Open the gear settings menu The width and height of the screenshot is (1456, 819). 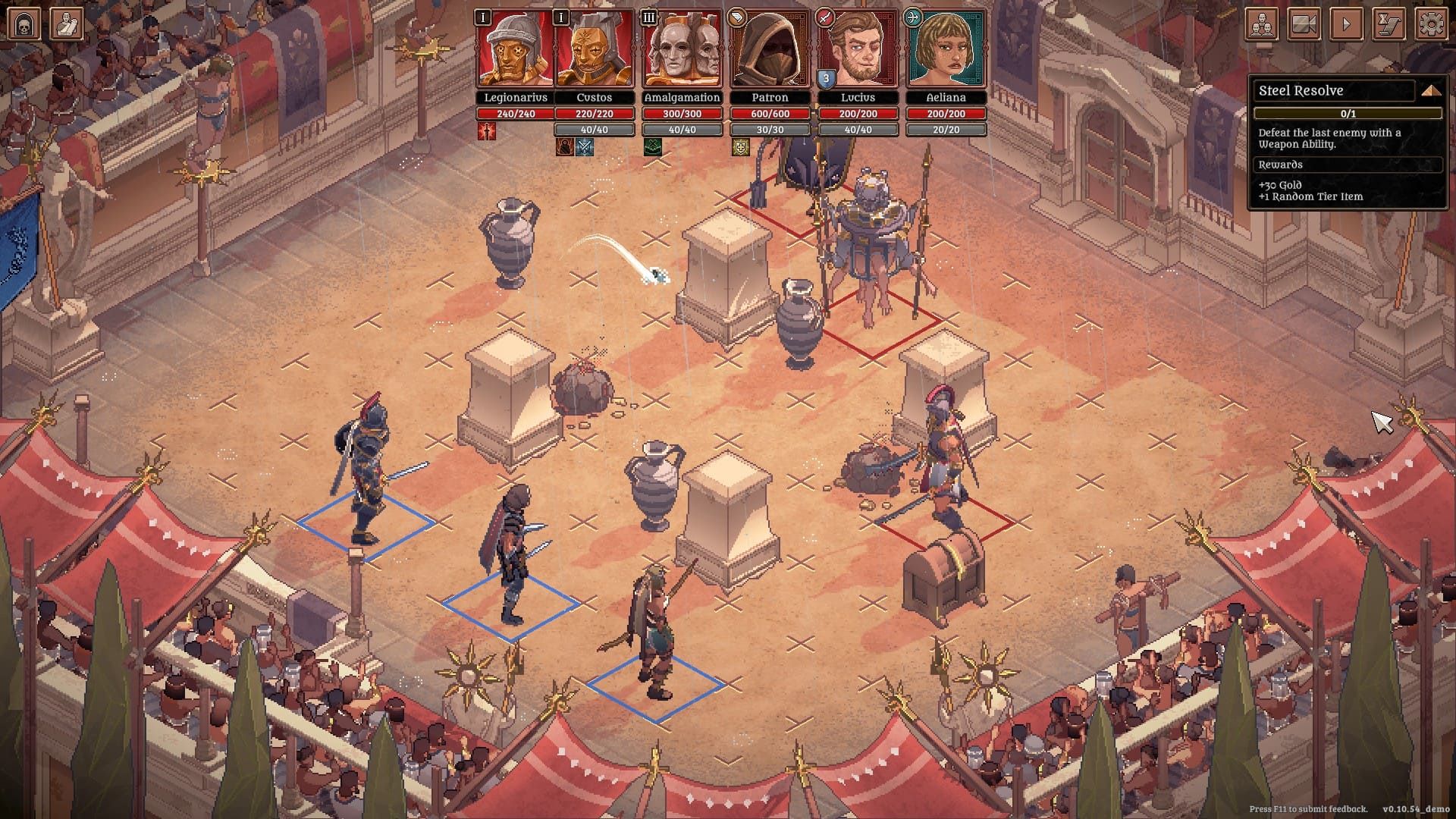coord(1431,24)
